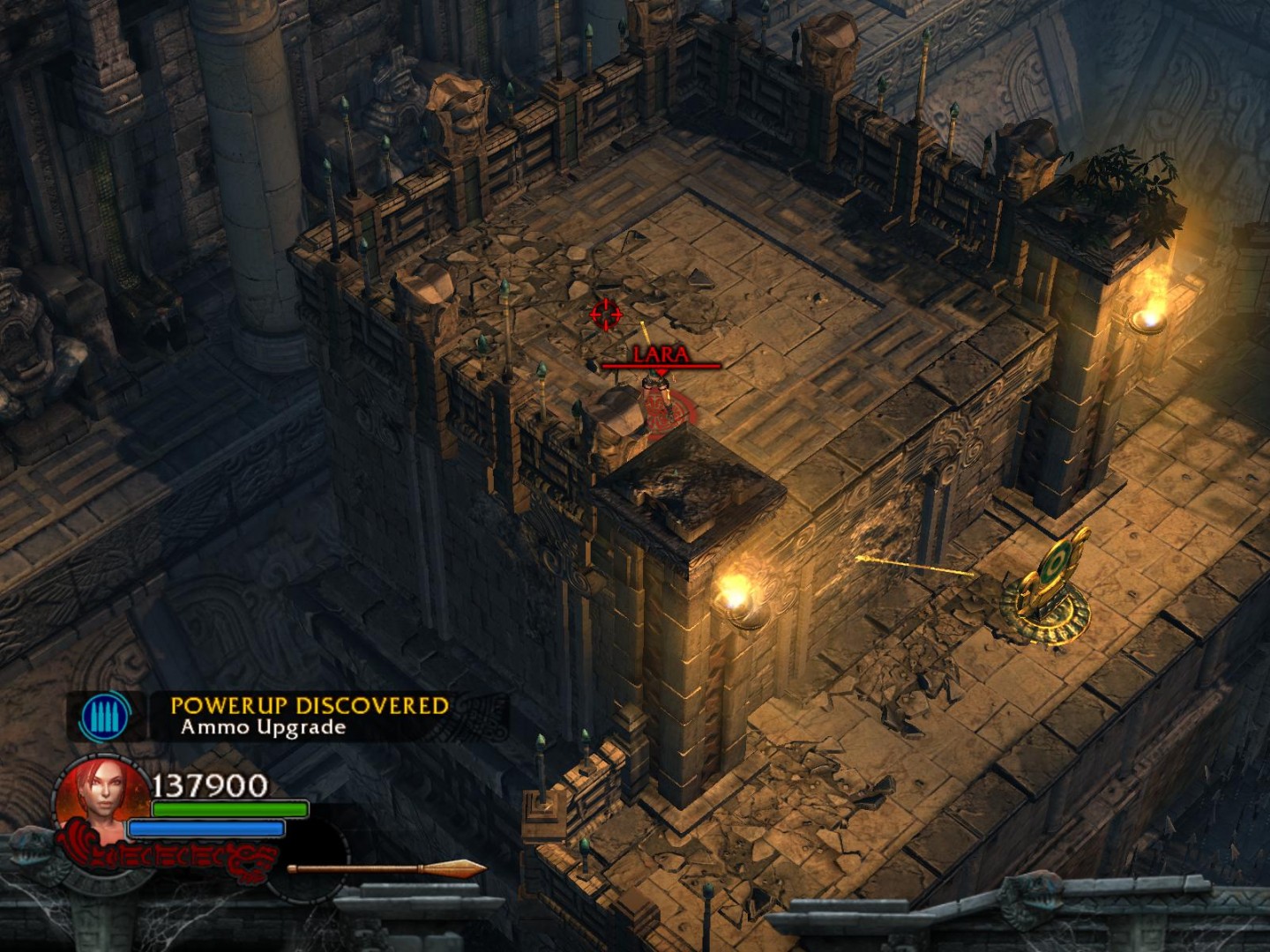This screenshot has width=1270, height=952.
Task: Click the Powerup Discovered notification banner
Action: (x=309, y=716)
